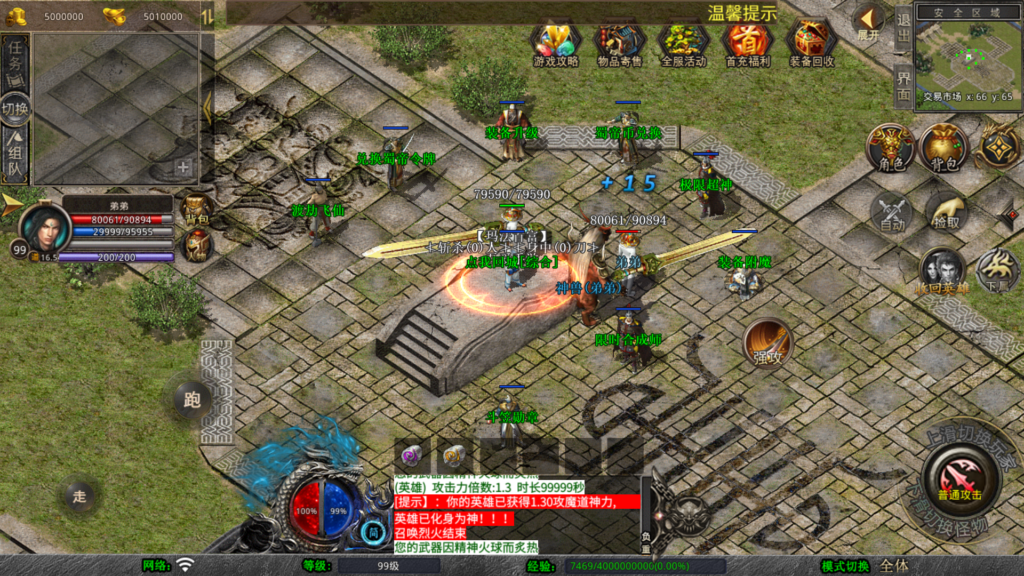Image resolution: width=1024 pixels, height=576 pixels.
Task: Recall hero with 收回英雄 button
Action: coord(942,270)
